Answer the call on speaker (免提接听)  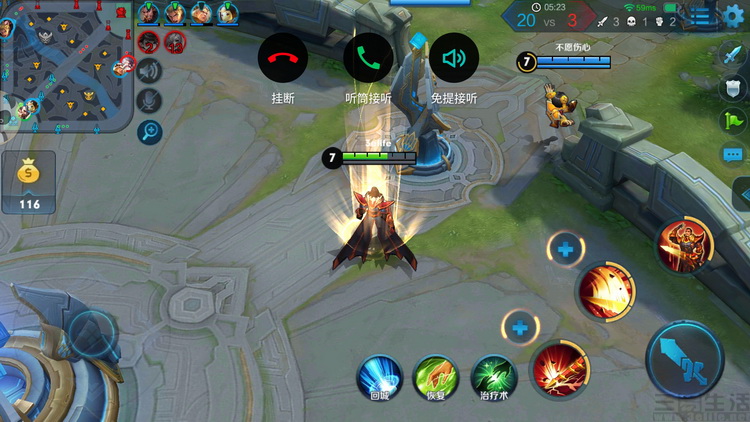coord(454,58)
